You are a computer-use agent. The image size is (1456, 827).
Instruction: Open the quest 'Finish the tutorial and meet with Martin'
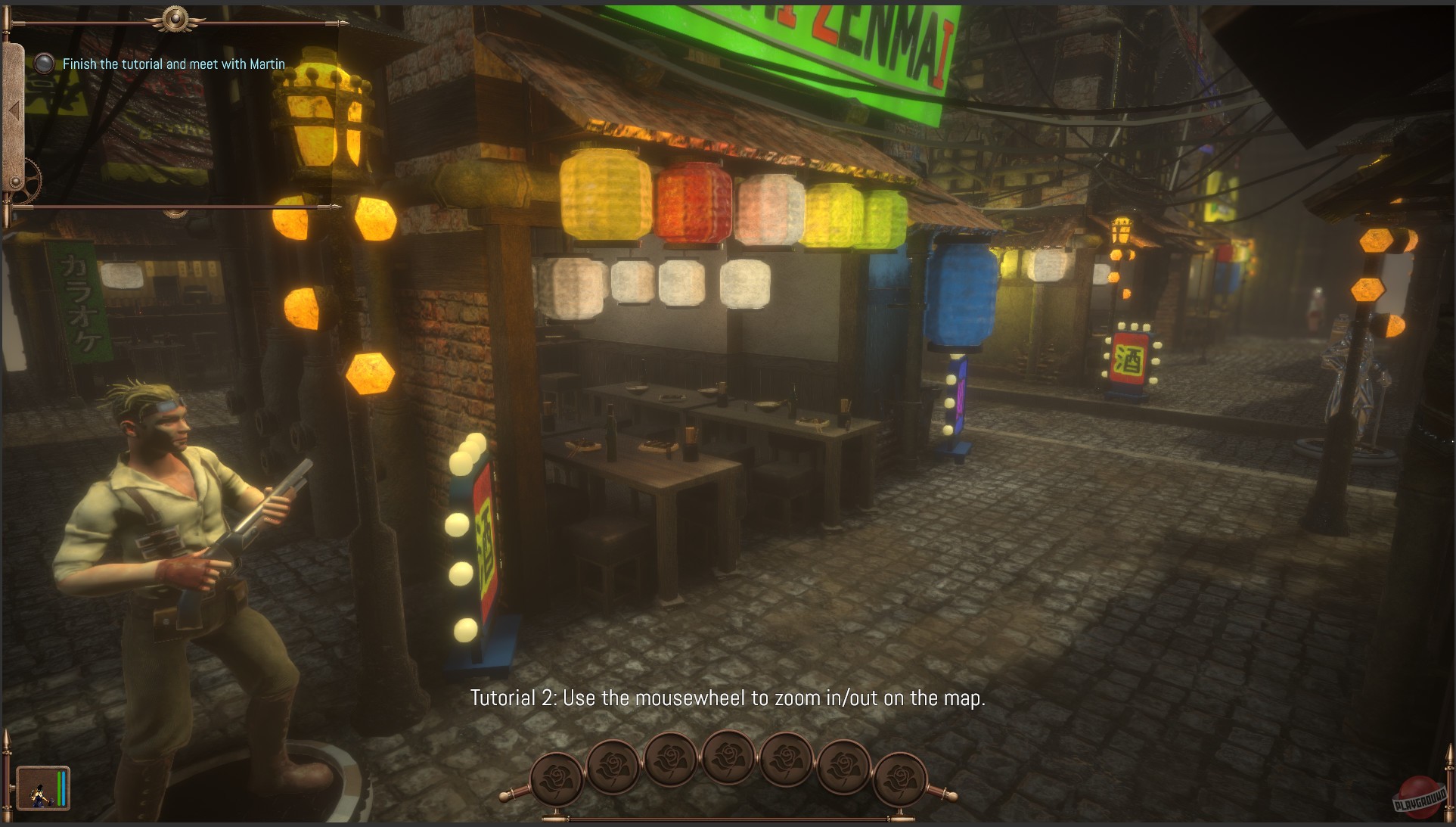[173, 64]
